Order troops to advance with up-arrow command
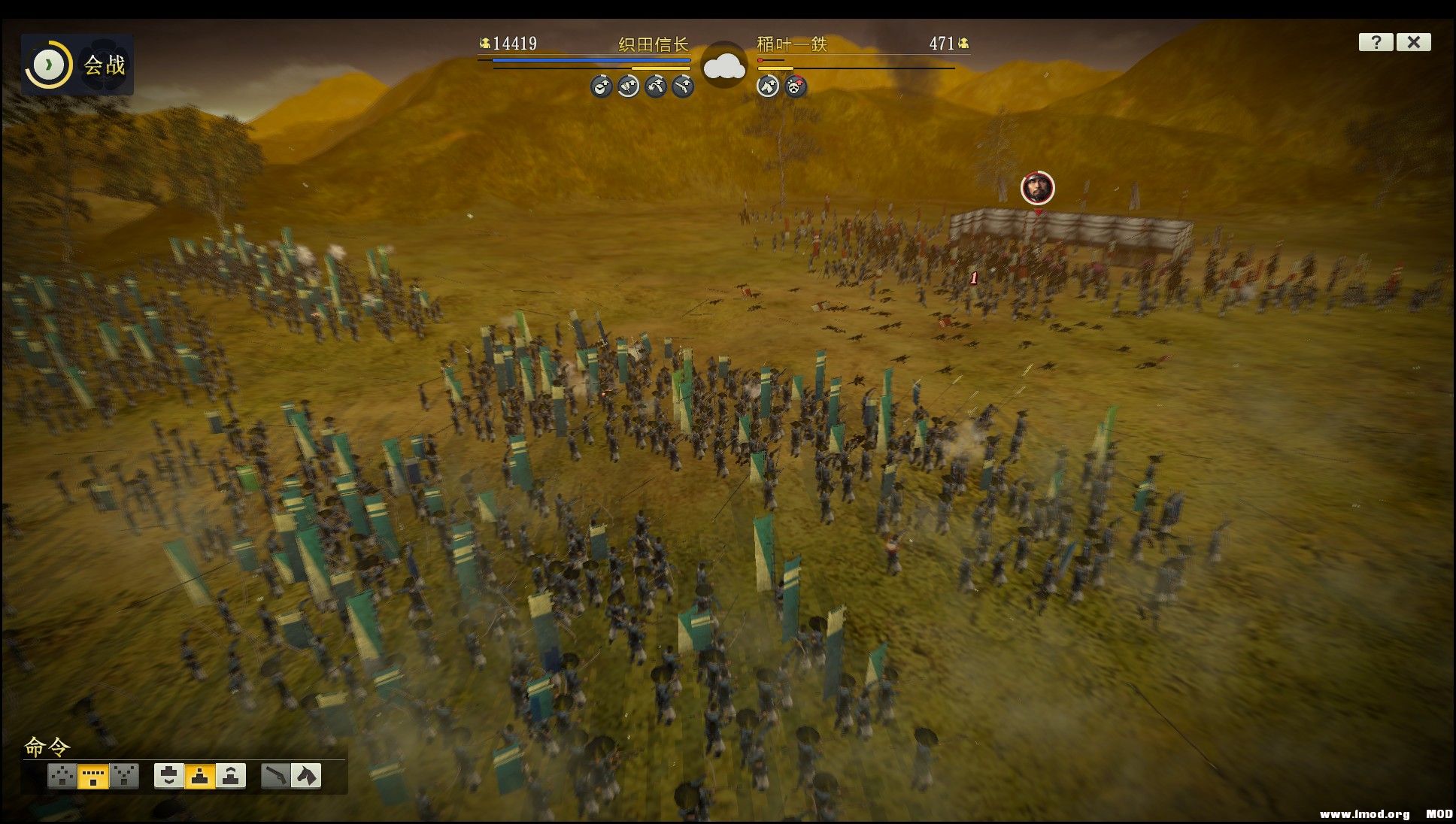The width and height of the screenshot is (1456, 824). [x=231, y=776]
